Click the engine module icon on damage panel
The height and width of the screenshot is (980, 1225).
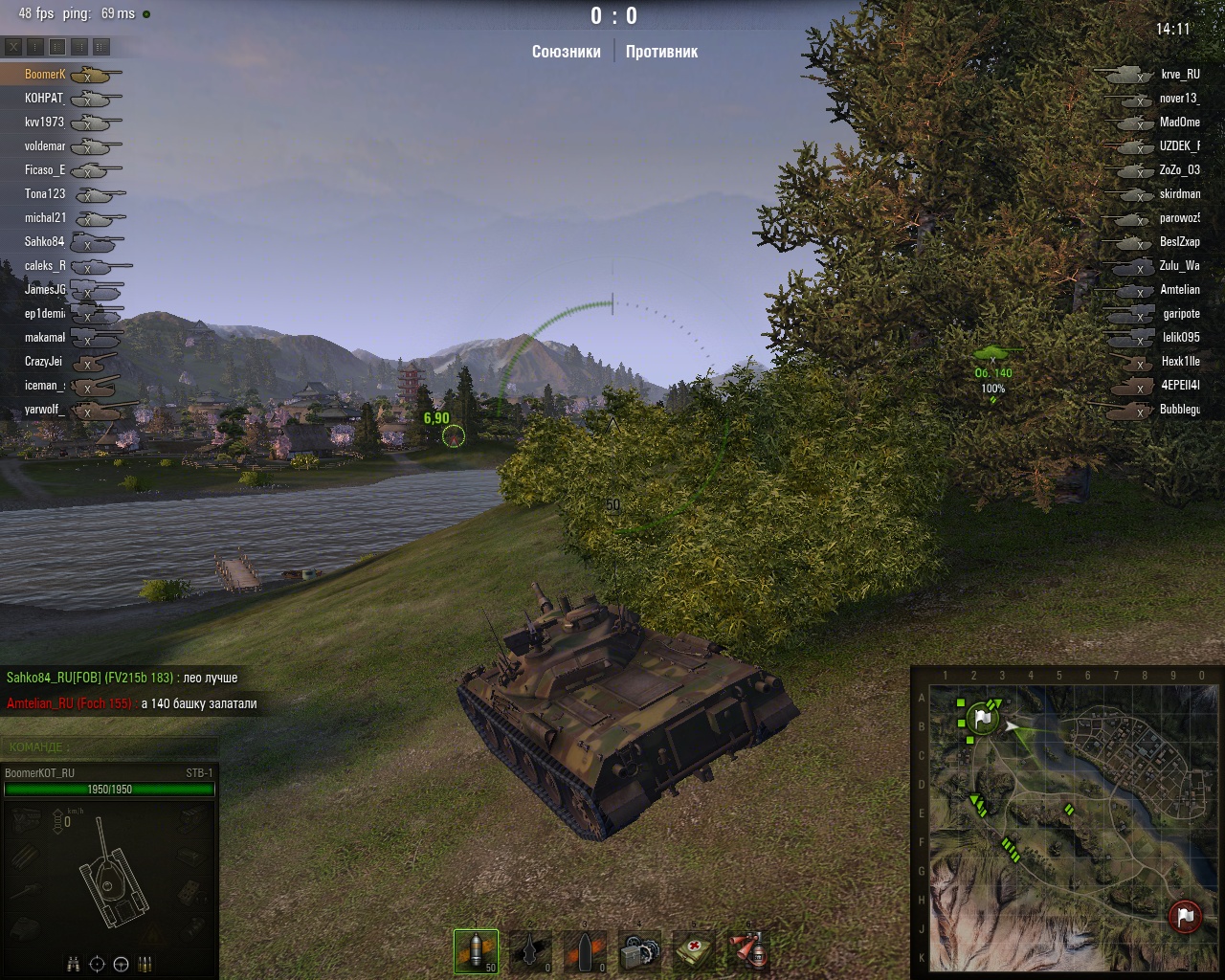25,818
